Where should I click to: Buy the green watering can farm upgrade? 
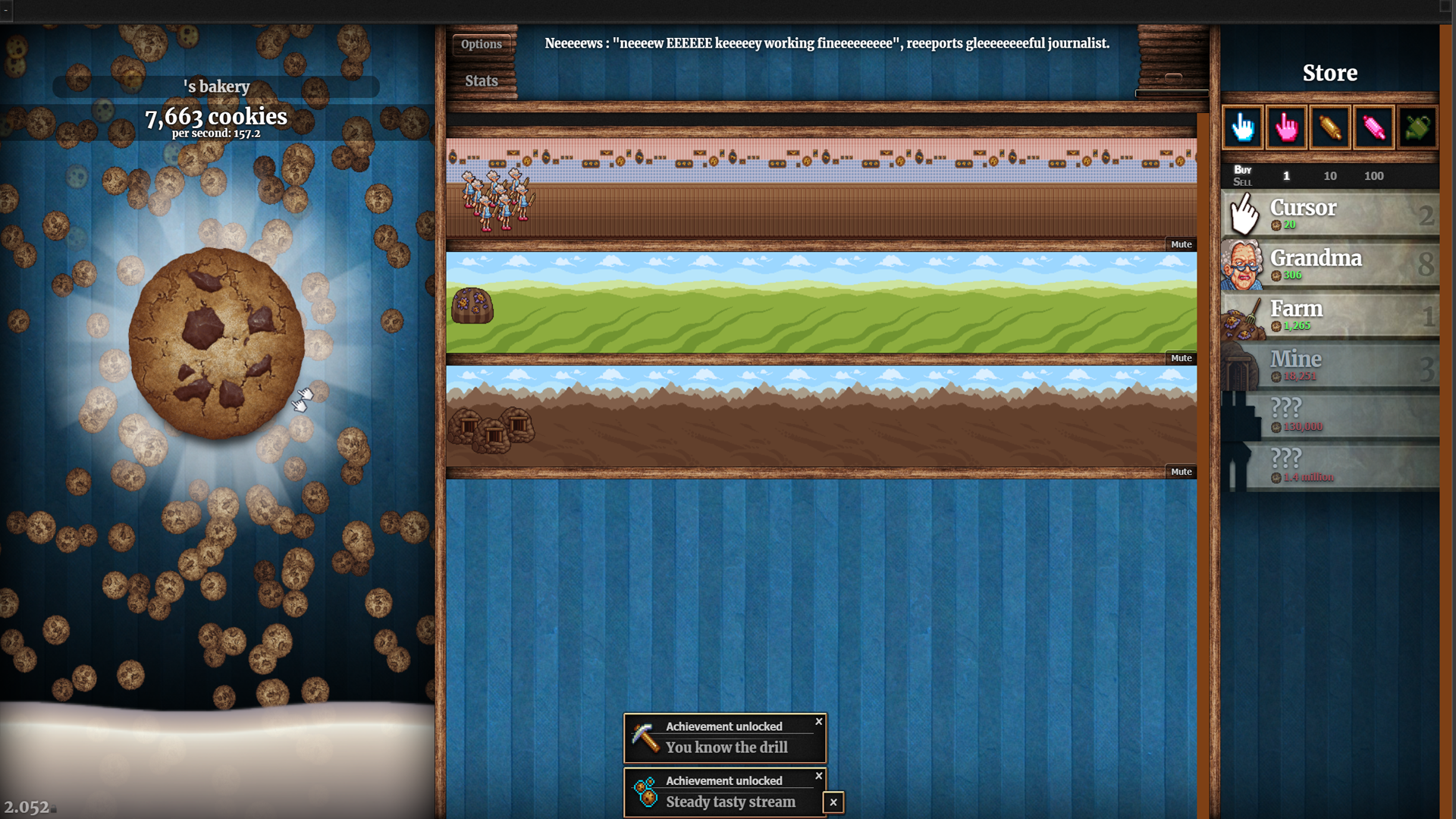(x=1419, y=127)
